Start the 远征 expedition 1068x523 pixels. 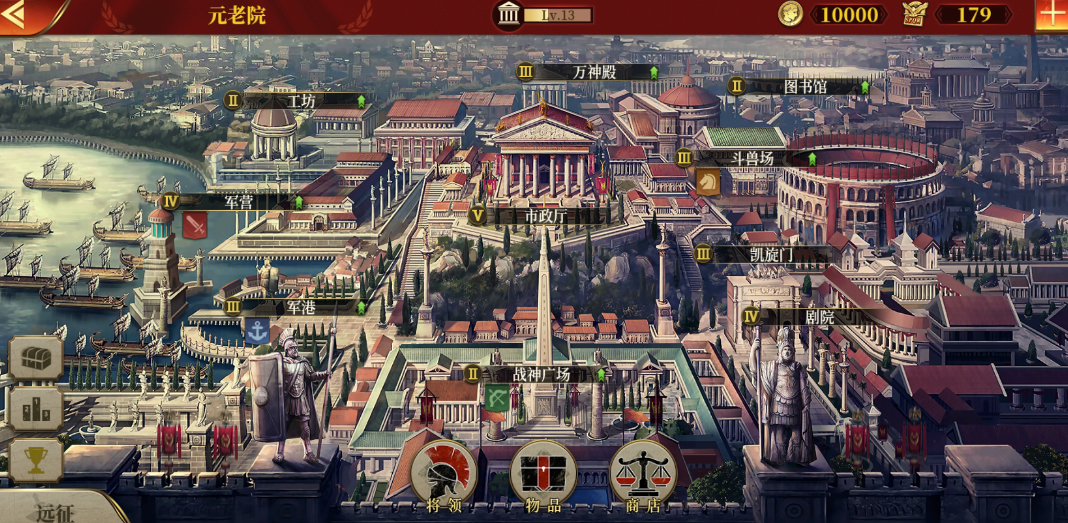point(55,512)
